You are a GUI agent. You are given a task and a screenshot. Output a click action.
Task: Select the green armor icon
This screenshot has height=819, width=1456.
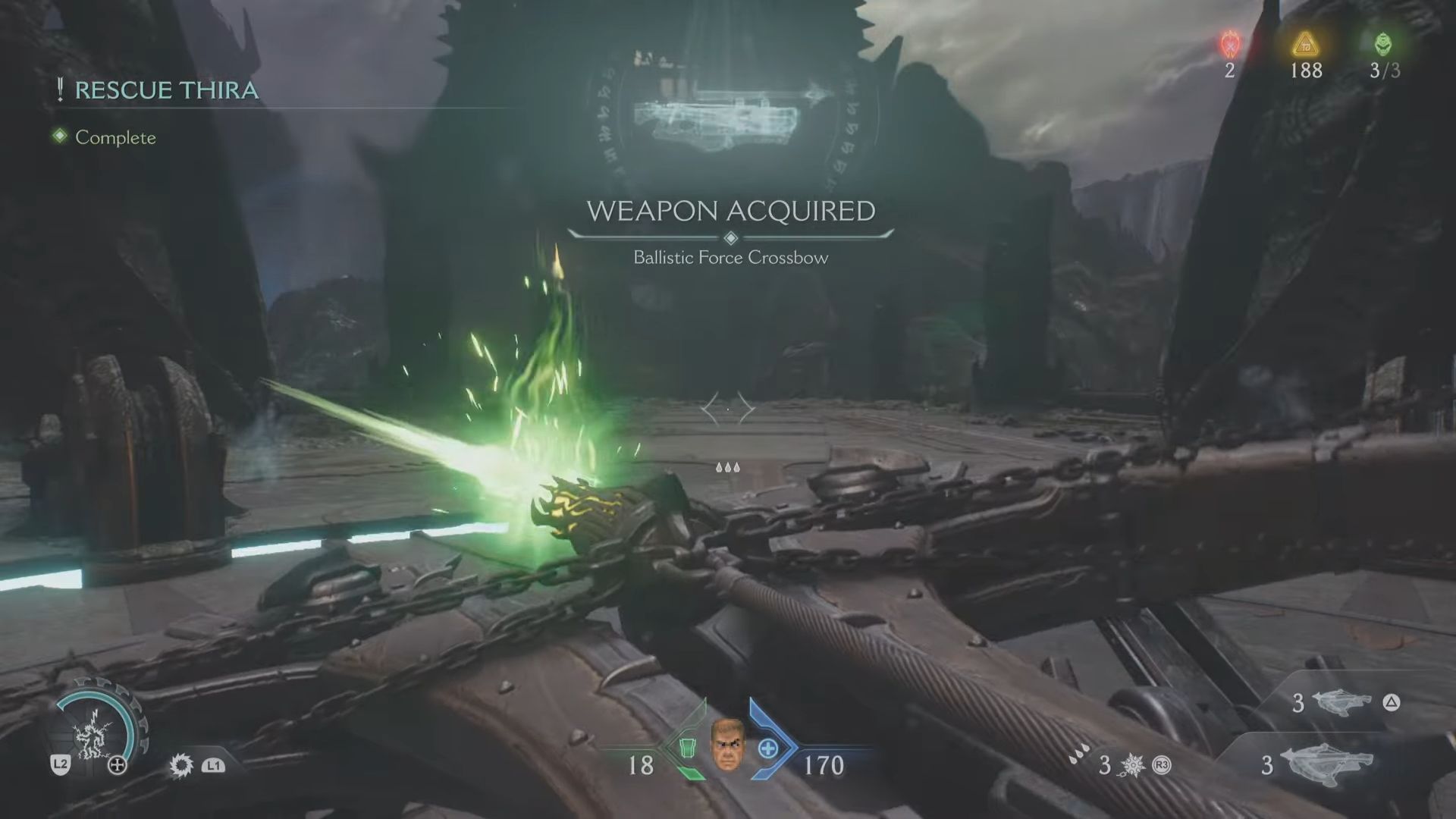(686, 748)
